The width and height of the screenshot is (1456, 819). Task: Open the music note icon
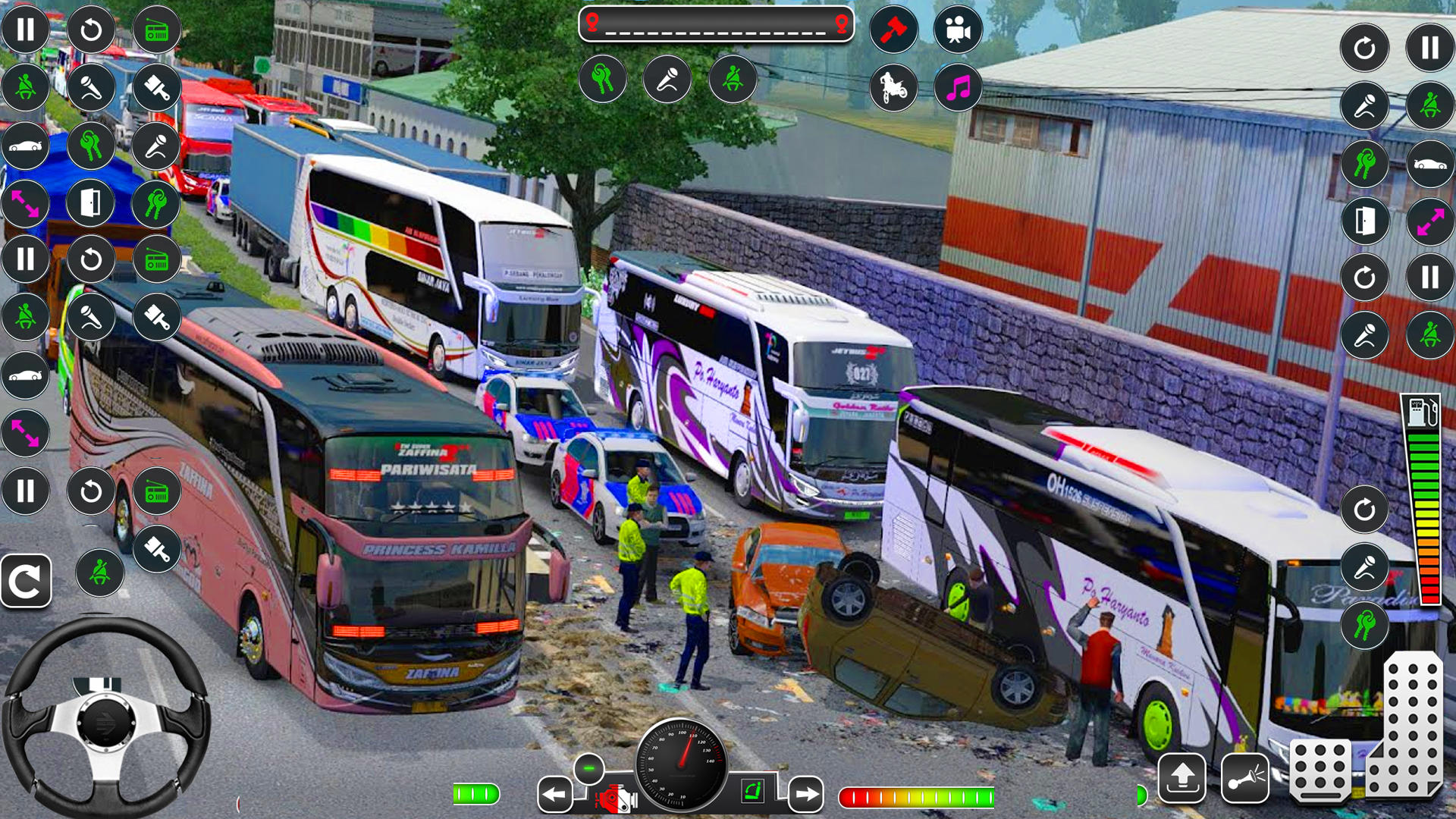[959, 89]
